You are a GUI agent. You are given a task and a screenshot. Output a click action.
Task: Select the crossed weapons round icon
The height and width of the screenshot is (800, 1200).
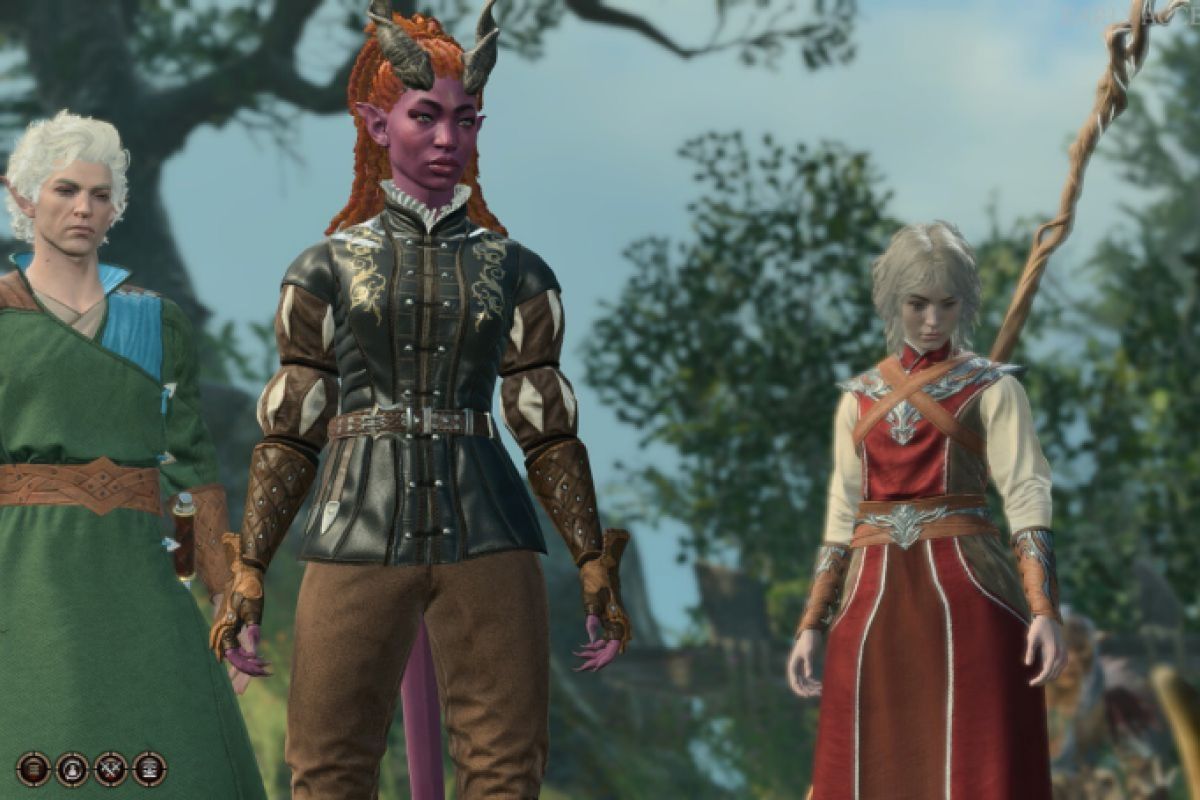111,769
